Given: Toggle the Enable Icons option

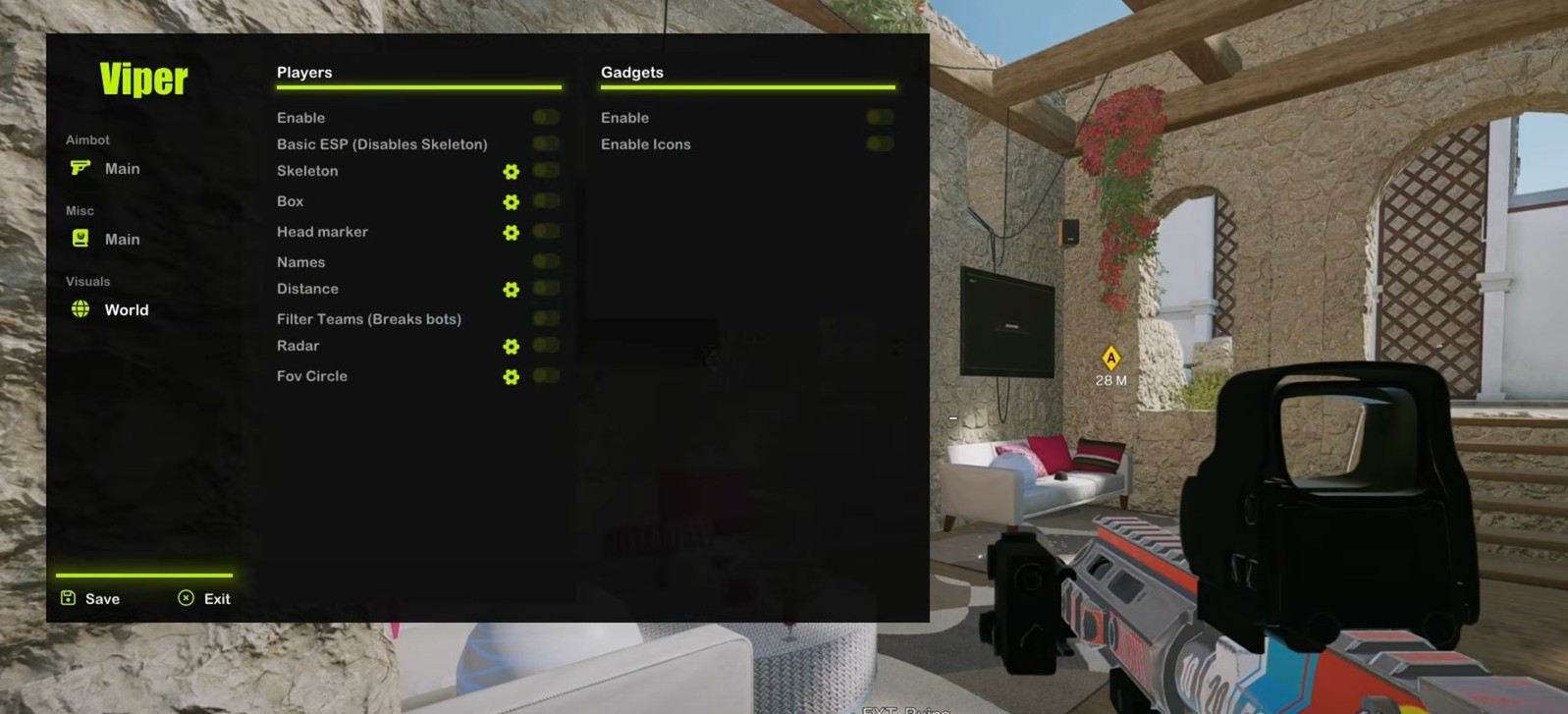Looking at the screenshot, I should (880, 144).
